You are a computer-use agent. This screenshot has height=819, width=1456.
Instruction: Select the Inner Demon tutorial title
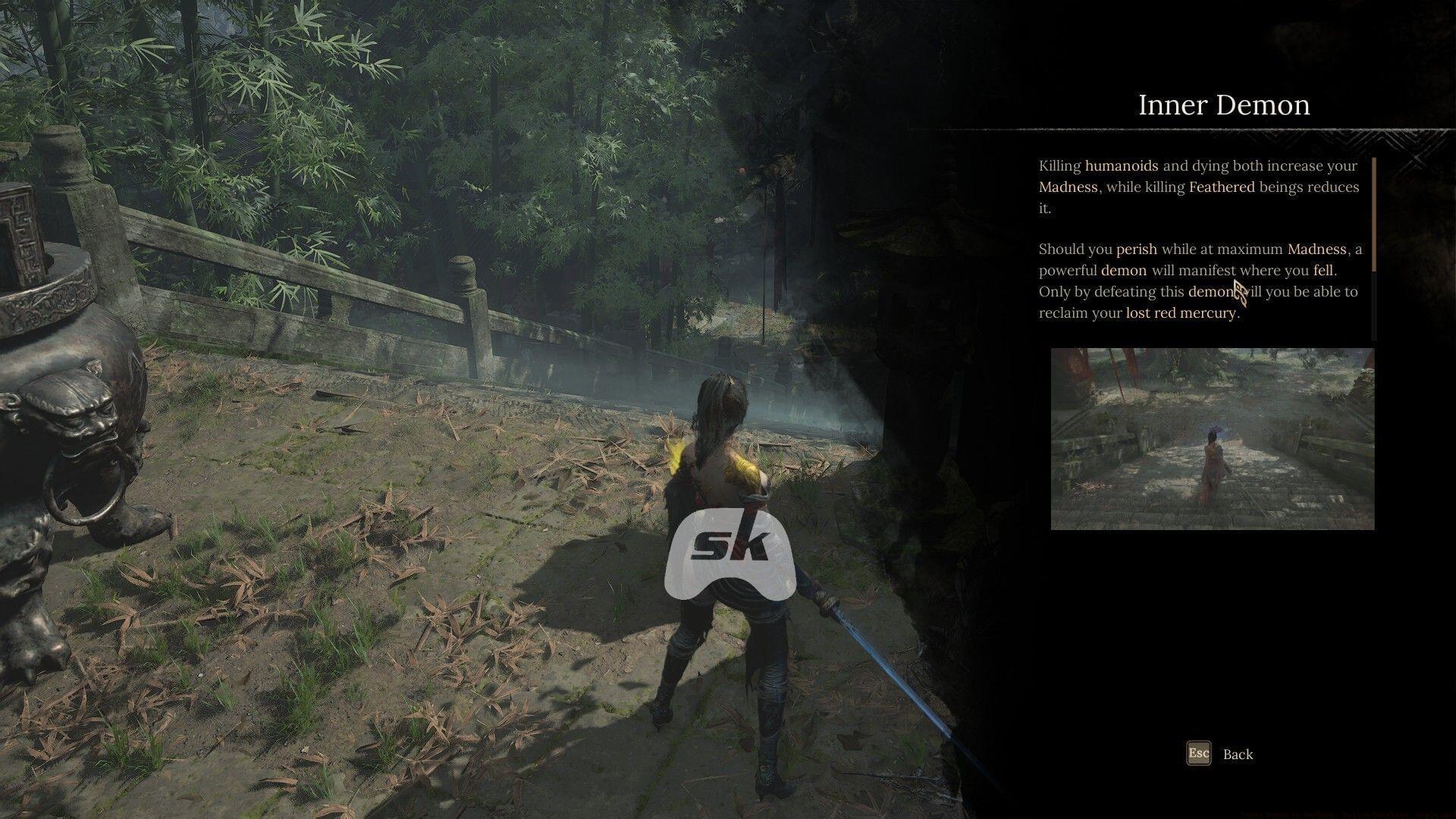1223,105
